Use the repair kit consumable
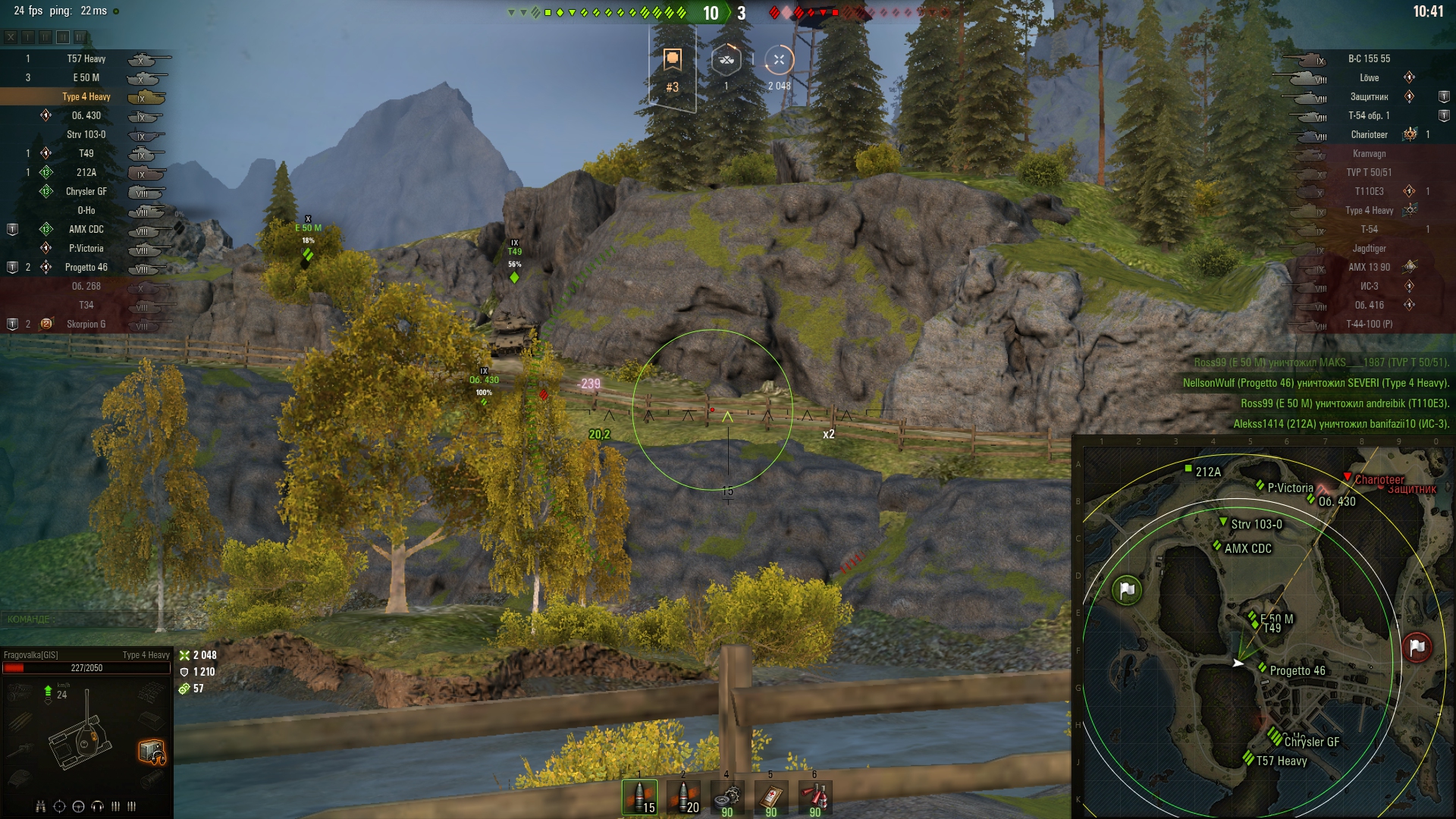1456x819 pixels. coord(727,798)
